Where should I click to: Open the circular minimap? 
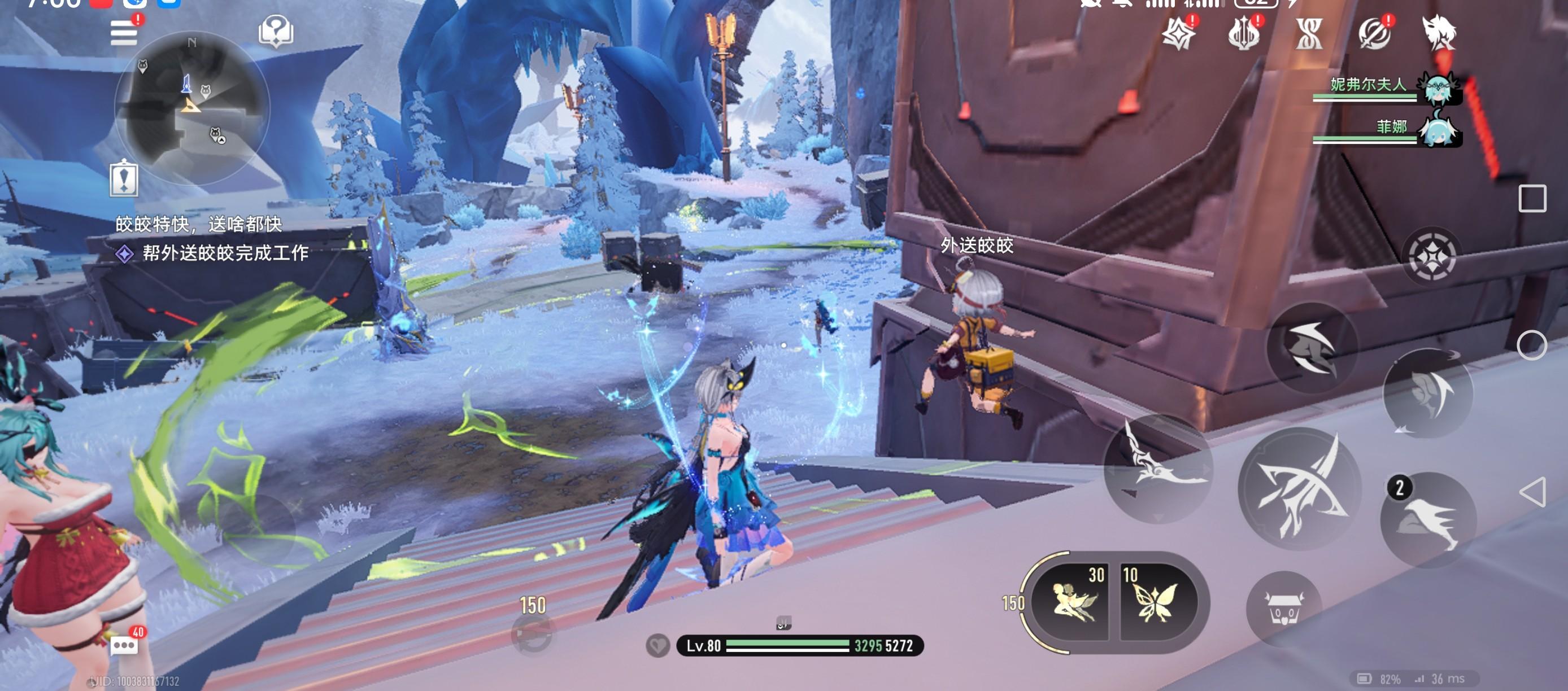pos(191,107)
